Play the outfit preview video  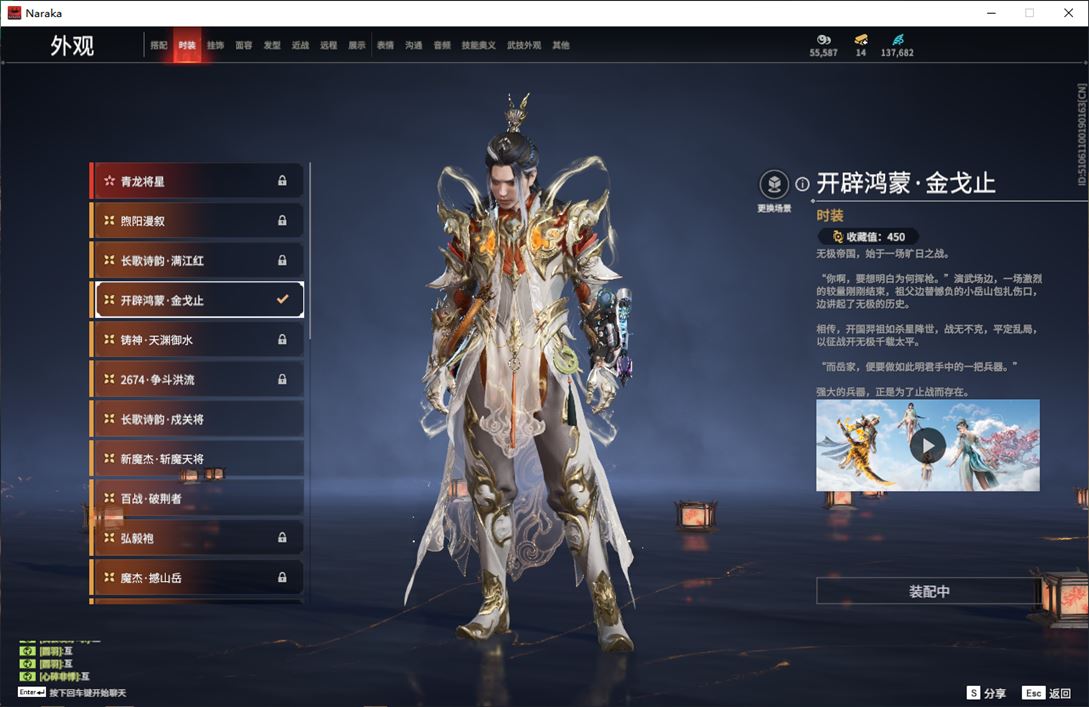click(x=927, y=446)
